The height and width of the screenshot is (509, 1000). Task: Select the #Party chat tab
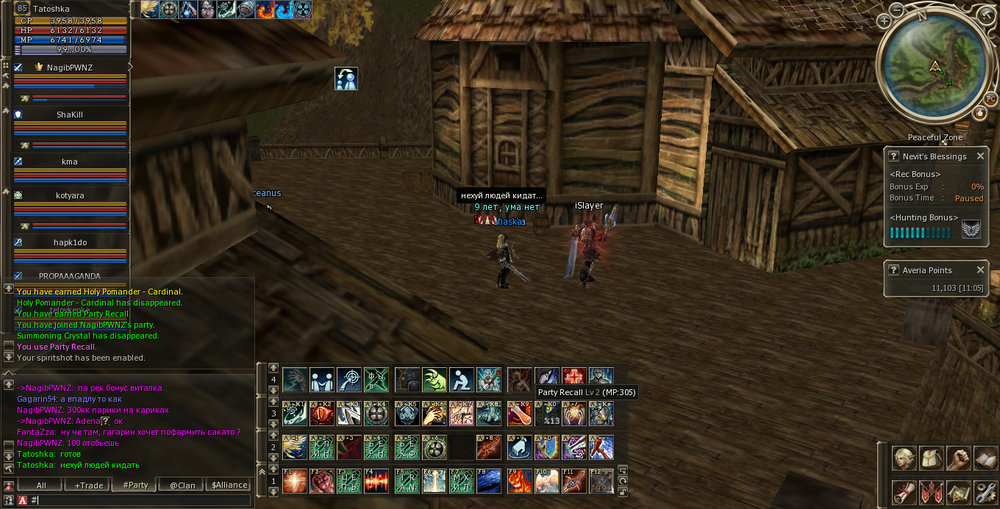[135, 485]
